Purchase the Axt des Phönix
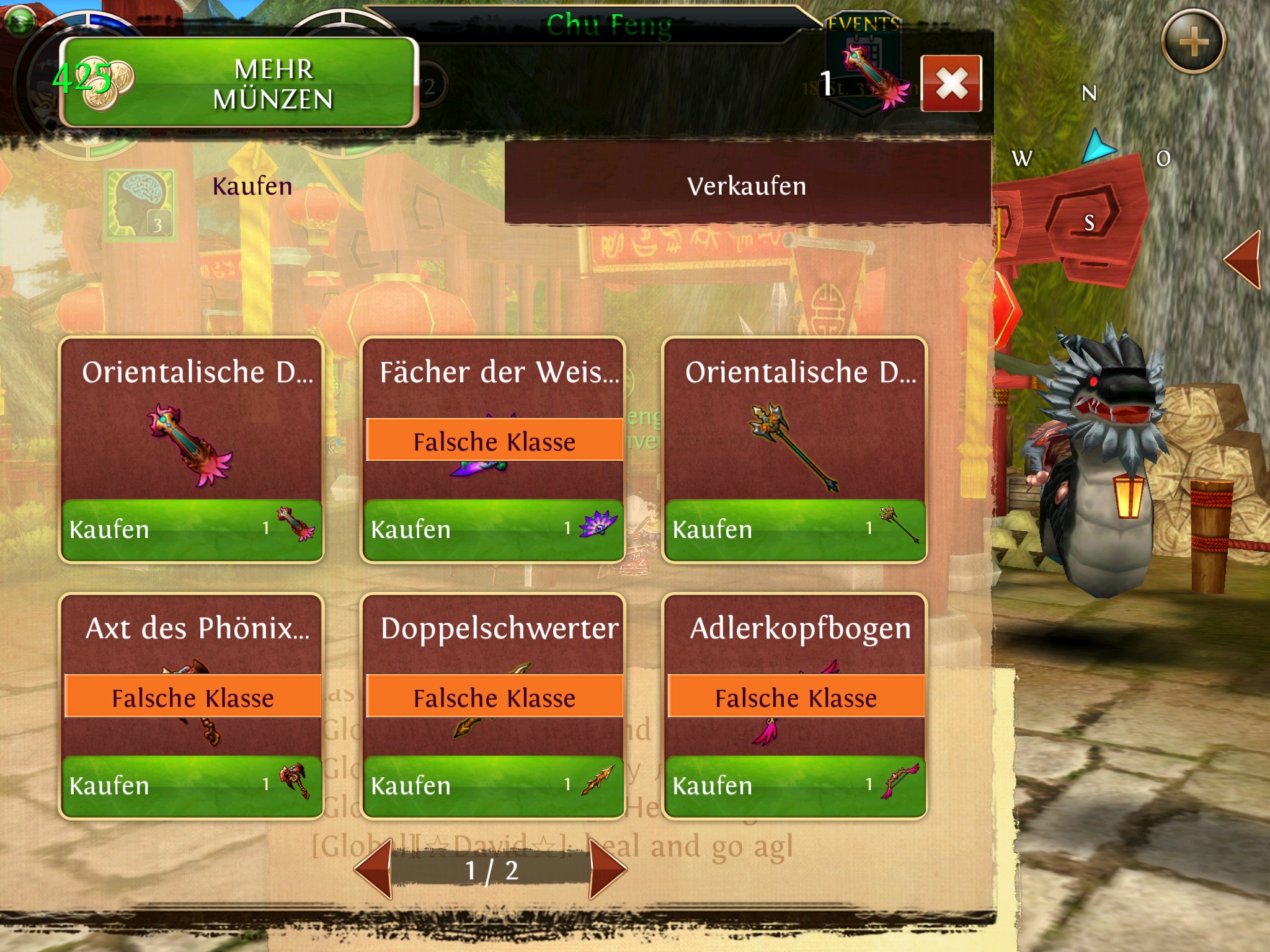This screenshot has height=952, width=1270. [x=191, y=786]
